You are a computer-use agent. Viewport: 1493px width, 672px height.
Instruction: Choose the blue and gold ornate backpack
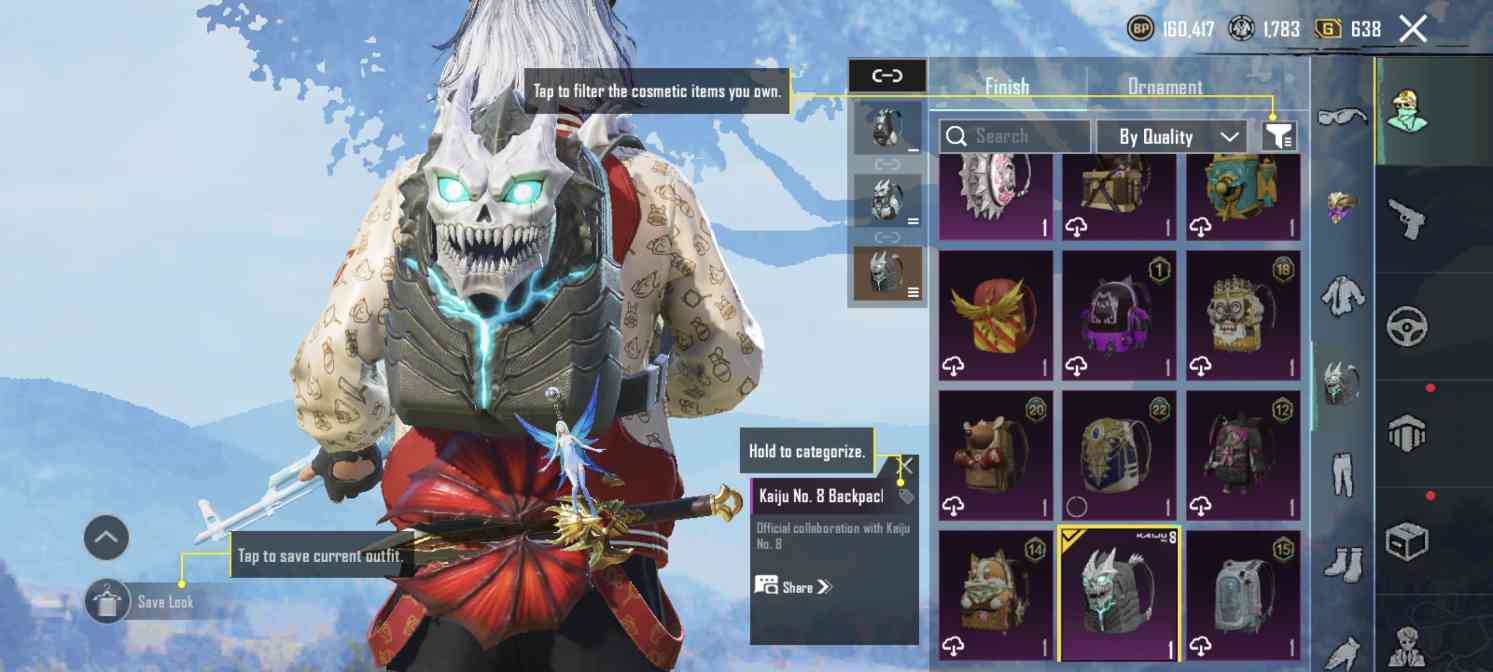[x=1119, y=454]
